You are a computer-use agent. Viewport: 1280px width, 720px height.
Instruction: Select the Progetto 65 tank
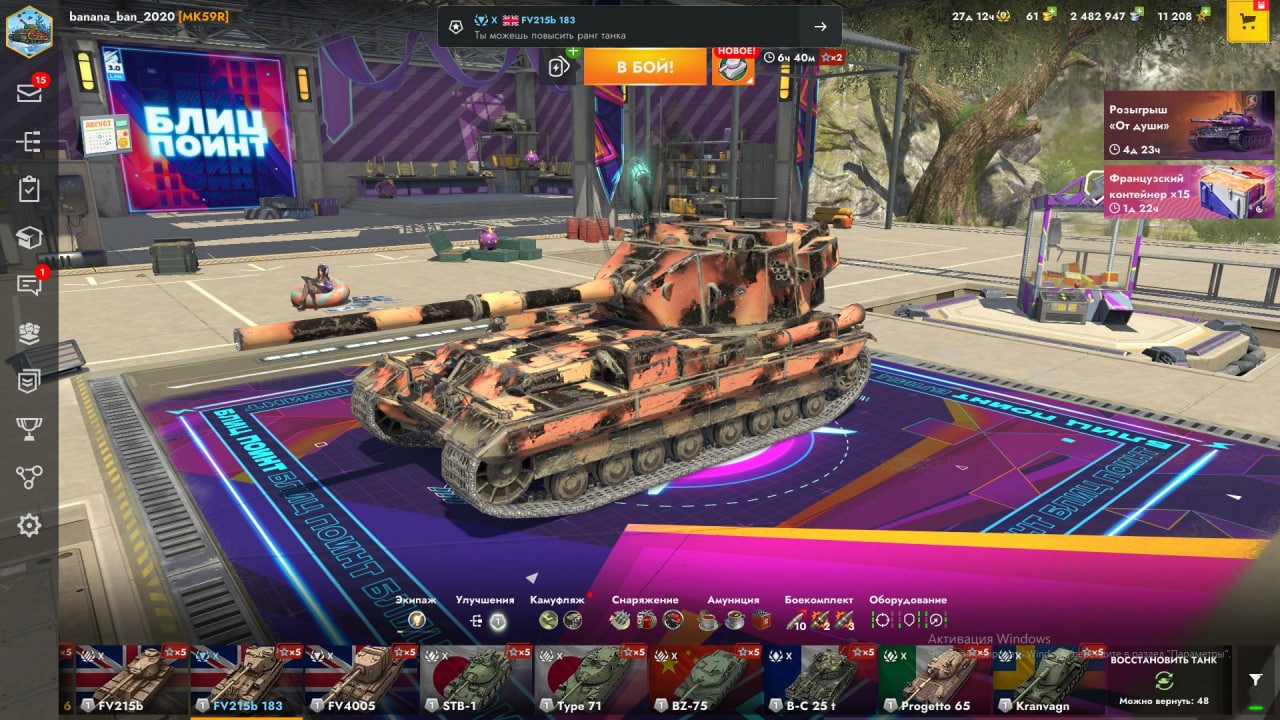(x=934, y=680)
